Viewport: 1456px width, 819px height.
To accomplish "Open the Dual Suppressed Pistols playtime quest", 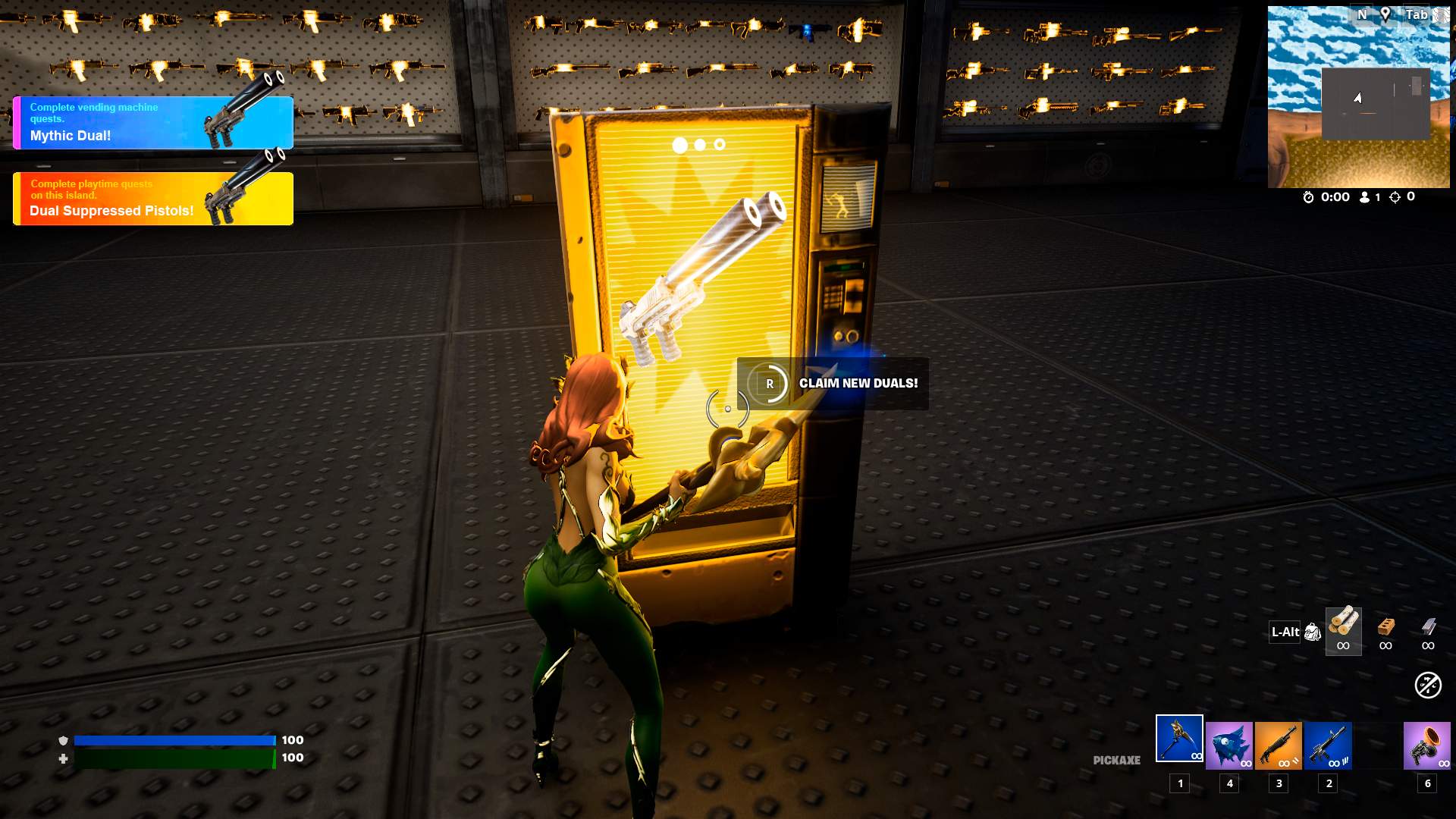I will [x=152, y=199].
